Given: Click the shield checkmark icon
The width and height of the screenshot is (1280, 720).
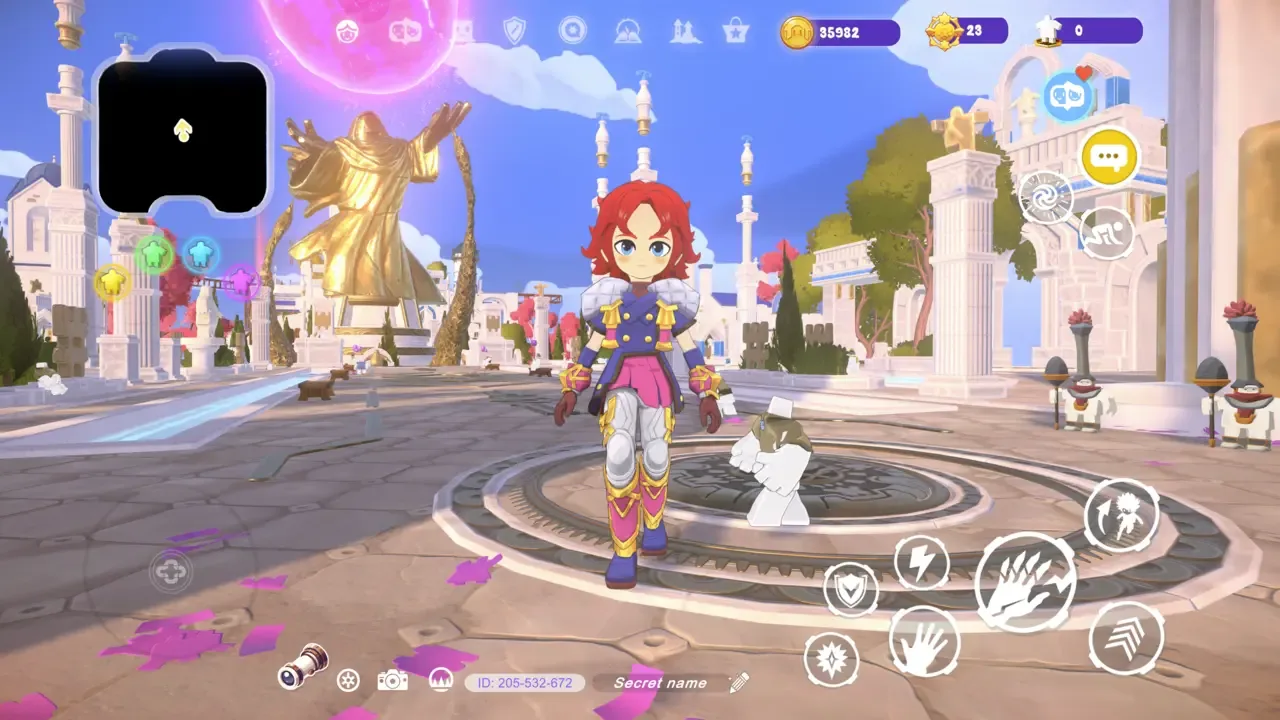Looking at the screenshot, I should coord(514,31).
